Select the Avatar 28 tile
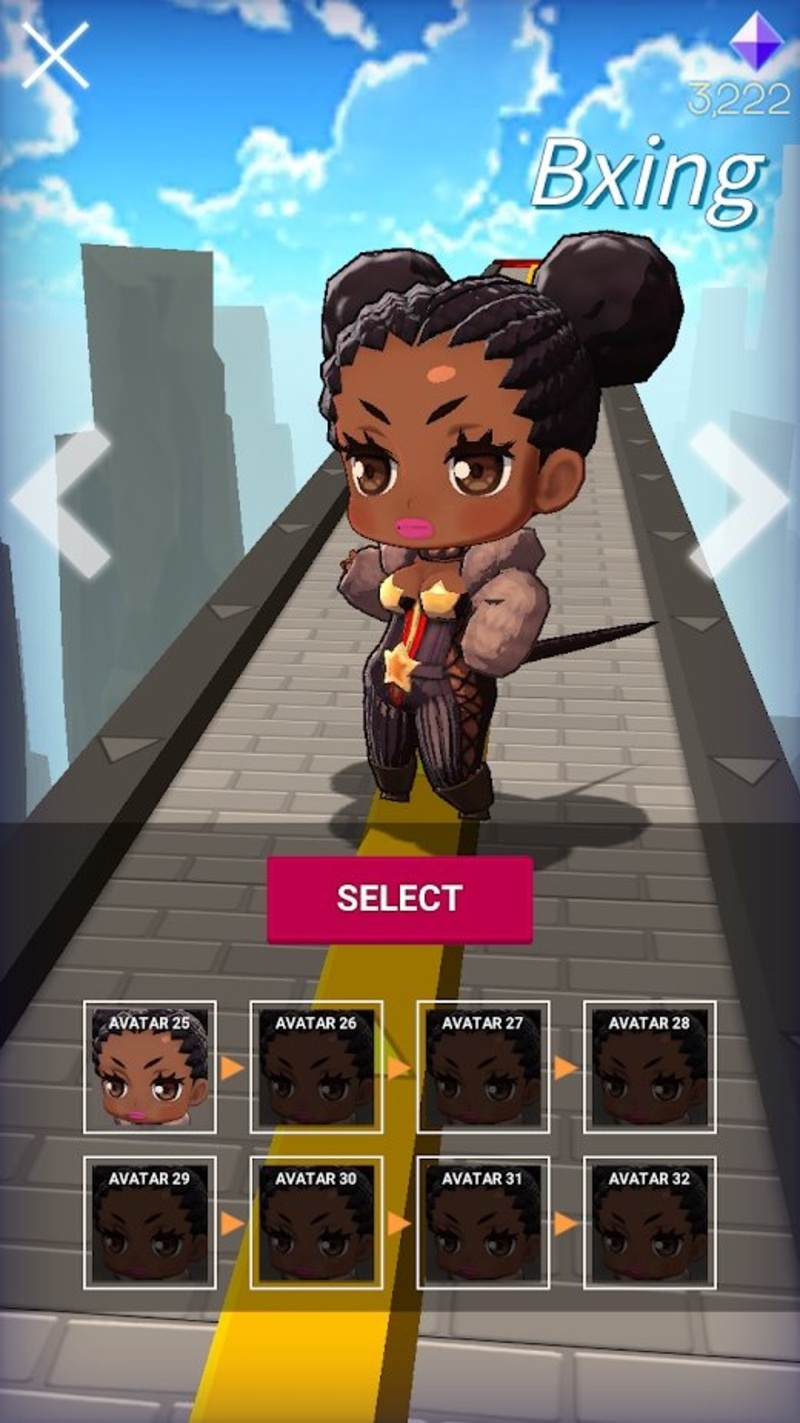 649,1067
